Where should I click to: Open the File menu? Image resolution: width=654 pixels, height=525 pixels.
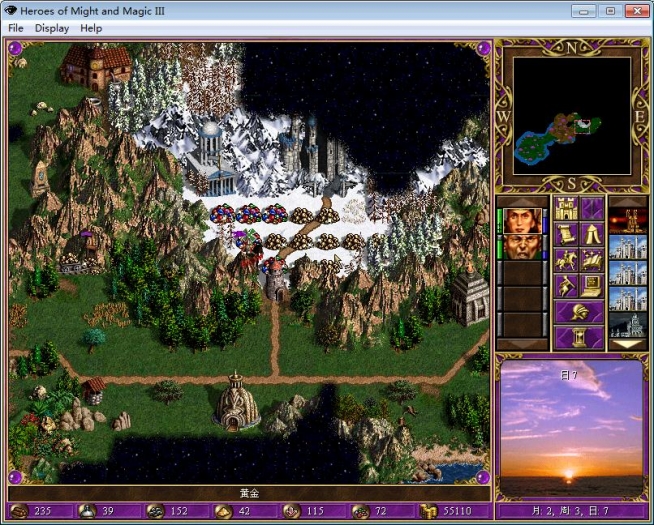[x=16, y=28]
